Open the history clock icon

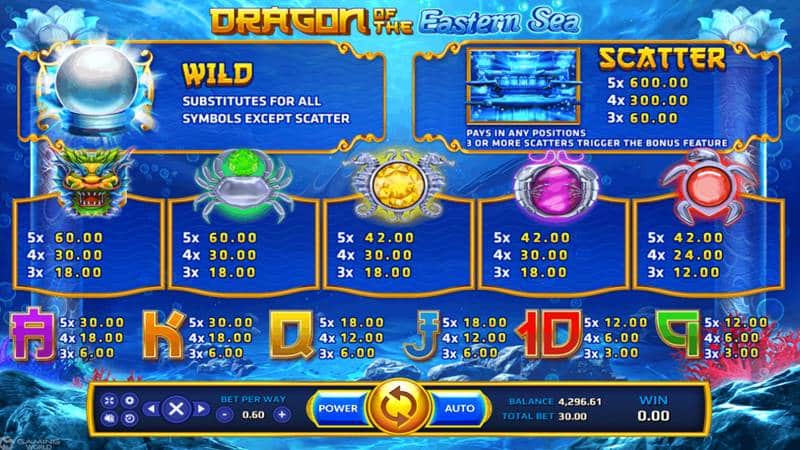(x=128, y=417)
